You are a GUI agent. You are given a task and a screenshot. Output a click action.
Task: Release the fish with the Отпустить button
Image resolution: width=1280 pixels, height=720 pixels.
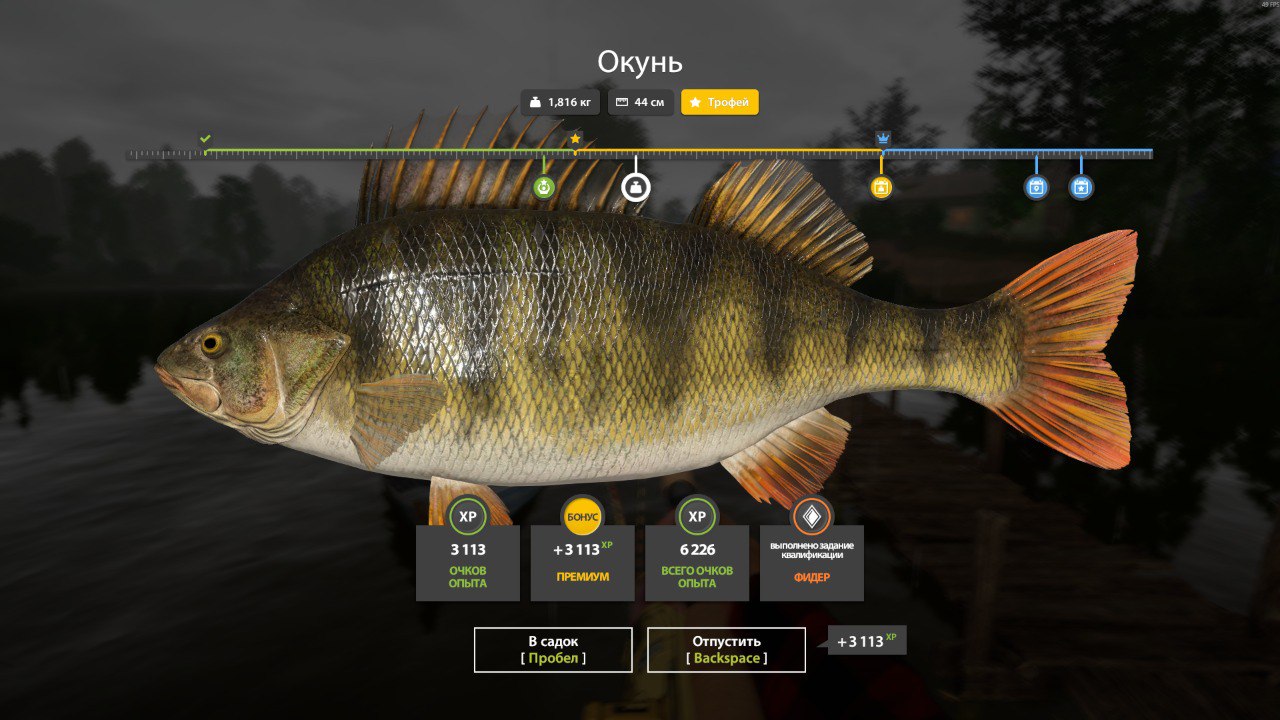[726, 649]
